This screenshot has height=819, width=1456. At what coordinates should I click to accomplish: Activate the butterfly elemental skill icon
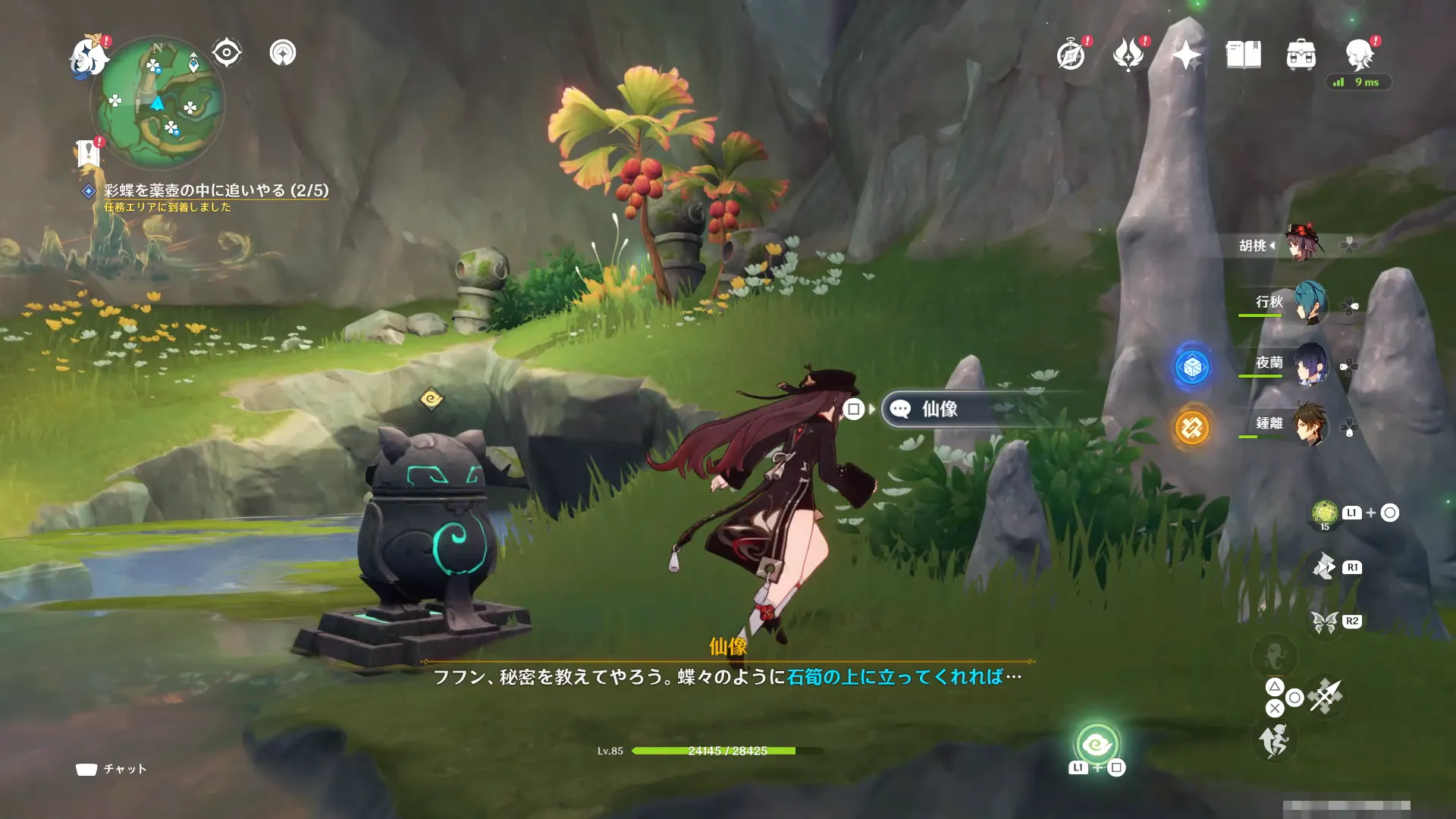pos(1325,622)
